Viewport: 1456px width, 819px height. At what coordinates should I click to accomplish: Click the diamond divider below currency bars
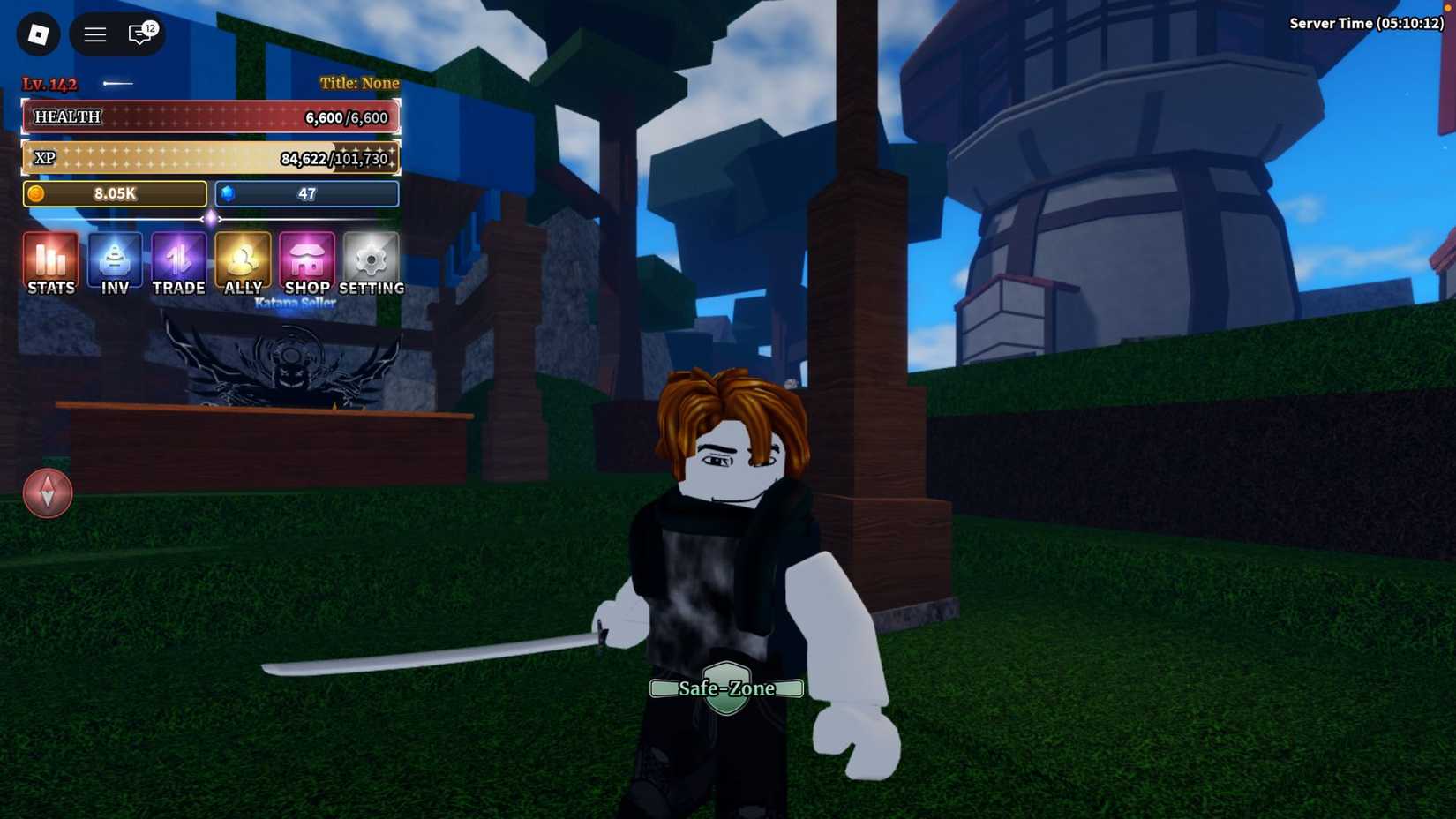pyautogui.click(x=210, y=220)
